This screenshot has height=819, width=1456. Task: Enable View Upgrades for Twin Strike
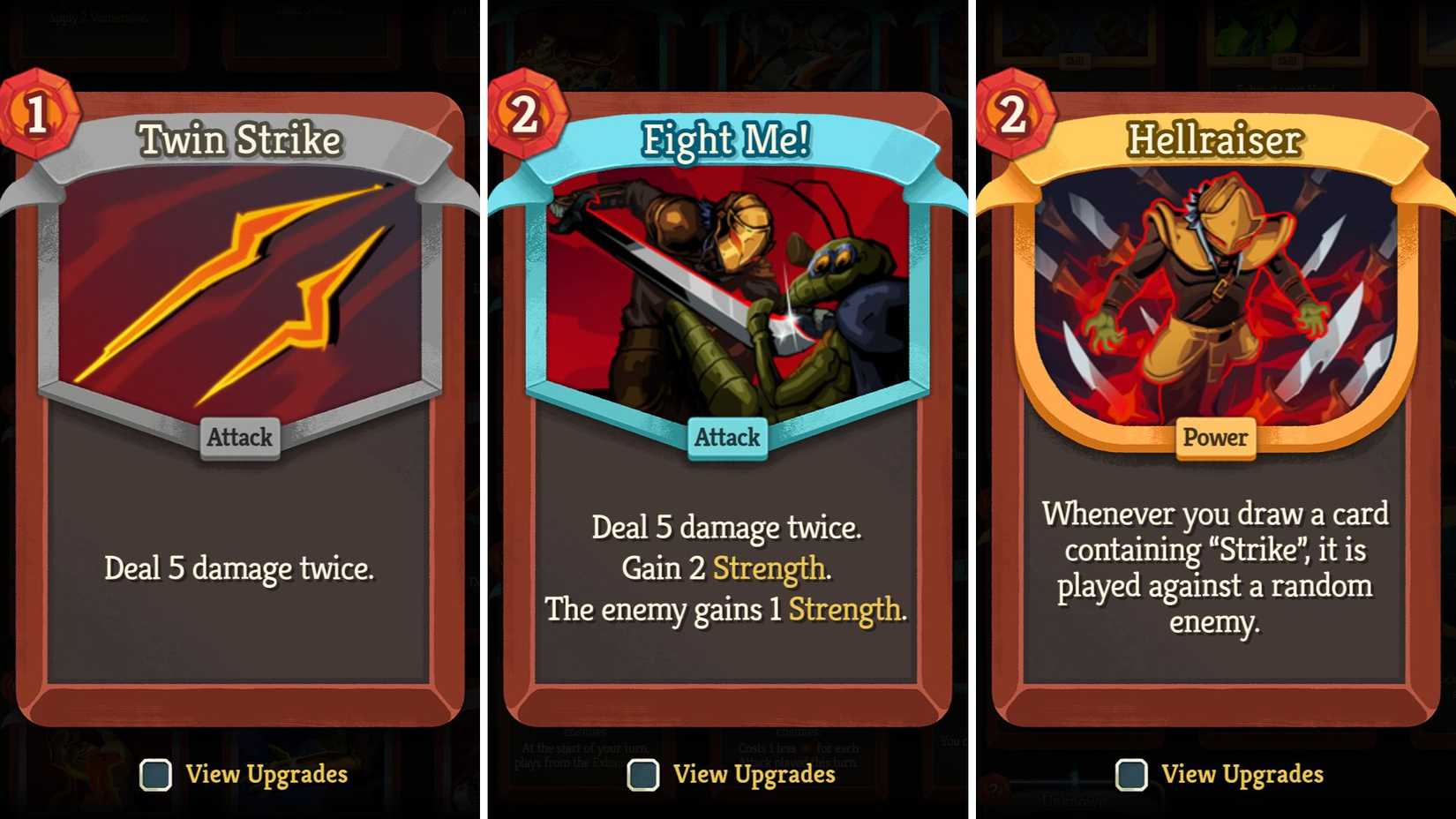pos(155,776)
